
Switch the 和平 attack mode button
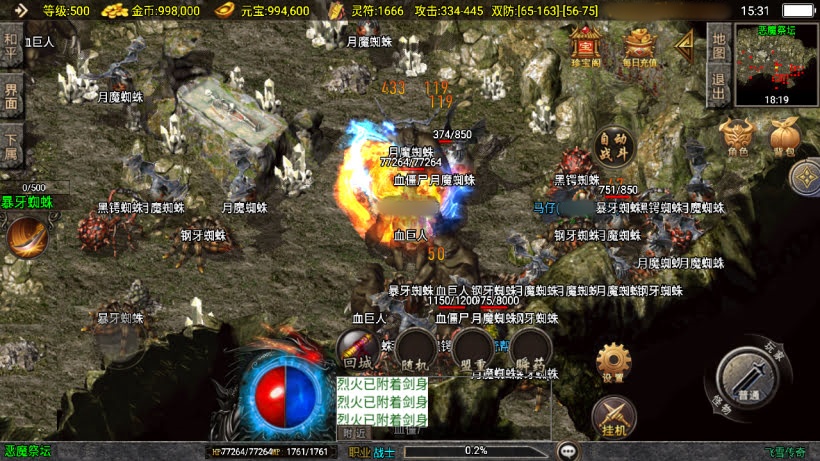pos(11,44)
